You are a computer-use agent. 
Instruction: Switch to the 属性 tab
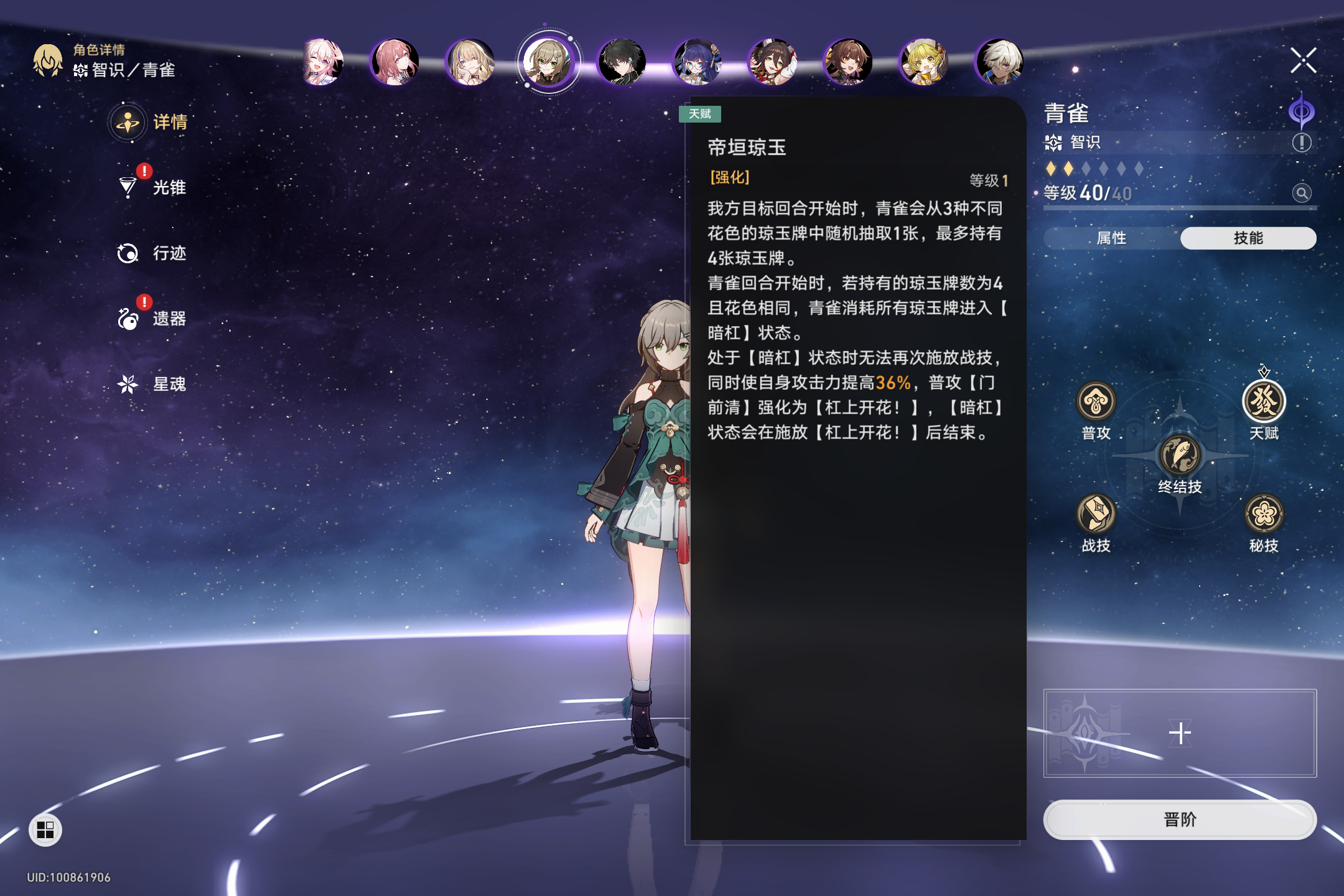(x=1112, y=238)
